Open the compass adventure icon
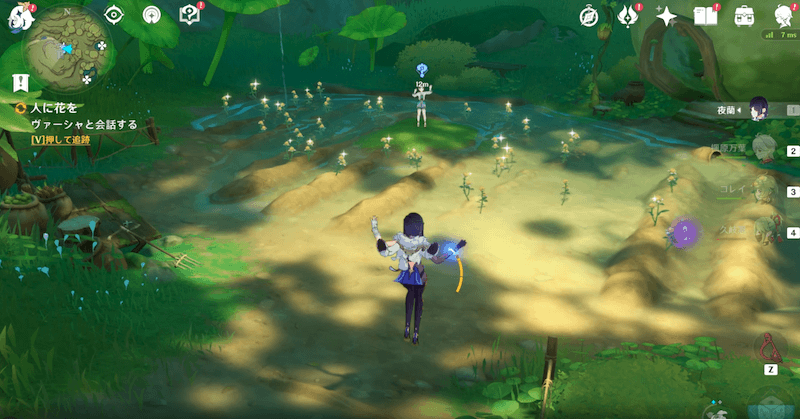This screenshot has width=800, height=419. [589, 15]
